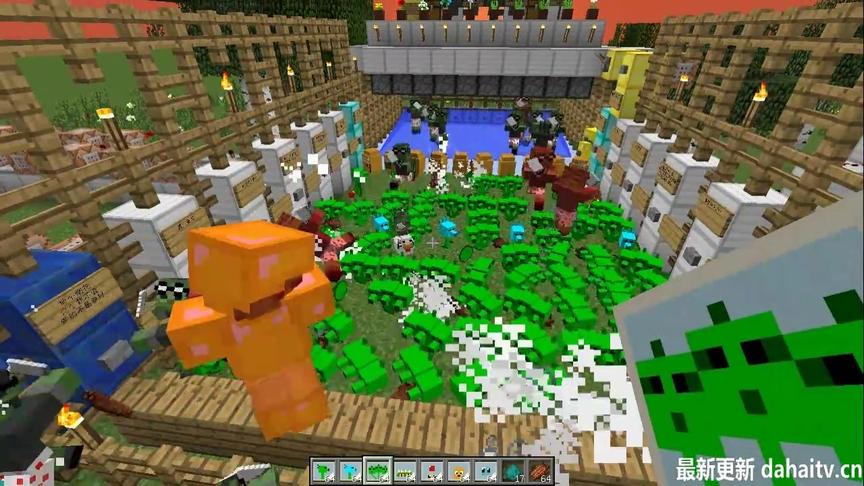The image size is (864, 486).
Task: Pick the red and white plant slot
Action: point(431,471)
